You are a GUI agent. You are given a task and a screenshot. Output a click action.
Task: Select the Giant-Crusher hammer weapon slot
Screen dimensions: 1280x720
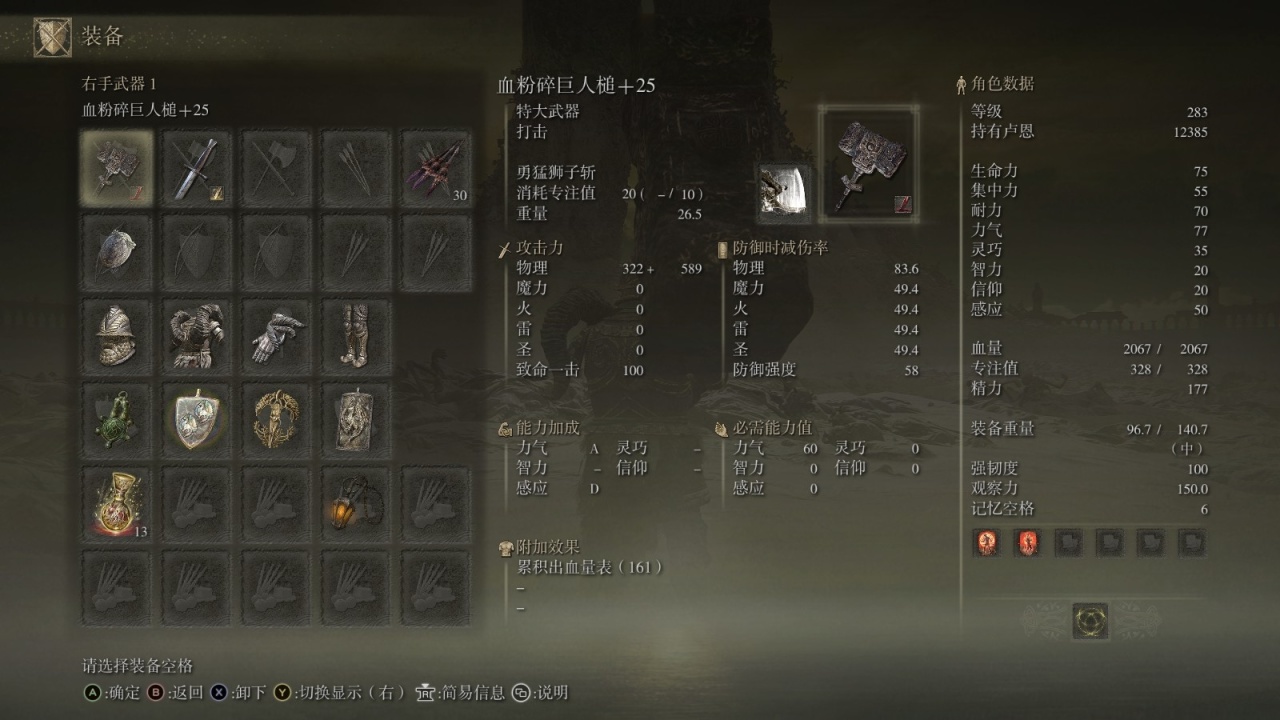(x=116, y=167)
